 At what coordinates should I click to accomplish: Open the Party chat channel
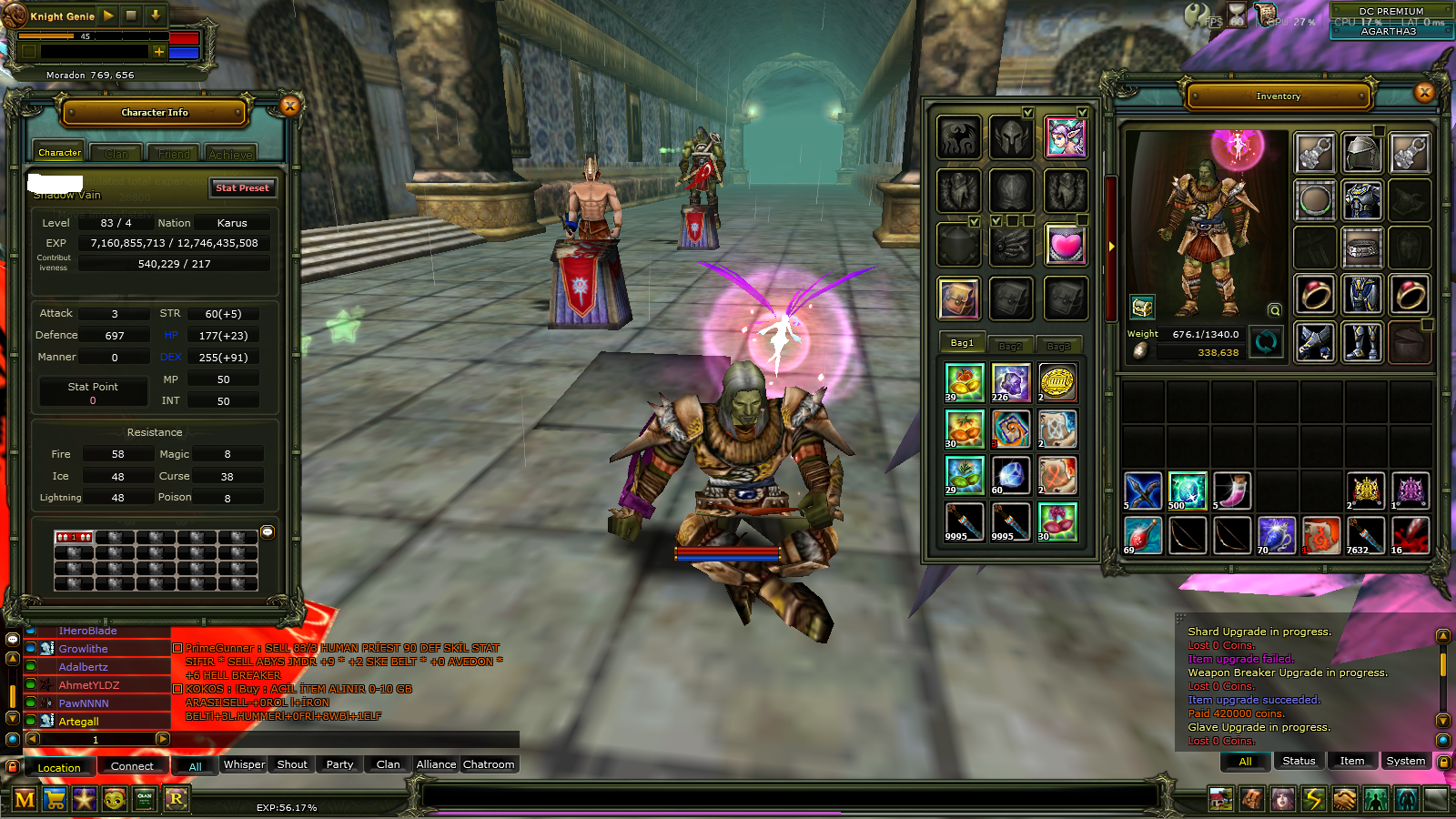click(339, 764)
